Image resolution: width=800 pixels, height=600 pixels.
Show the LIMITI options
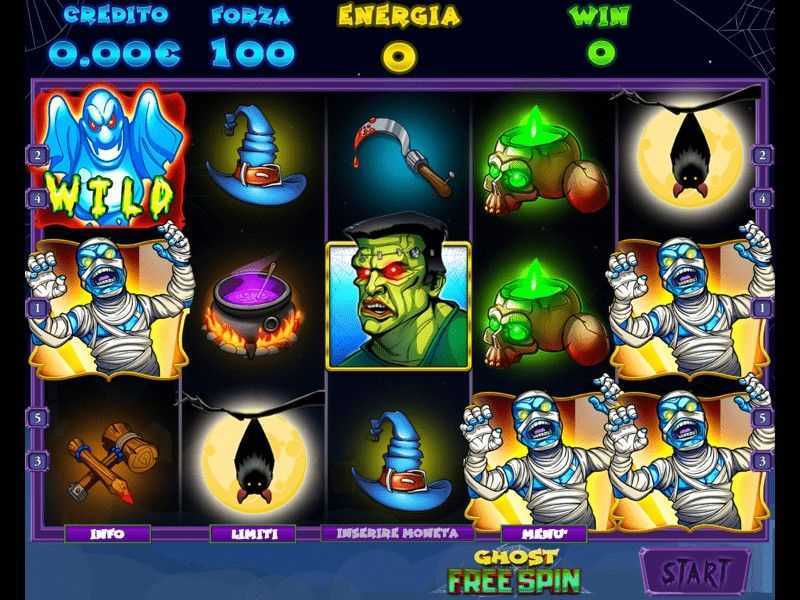[253, 534]
